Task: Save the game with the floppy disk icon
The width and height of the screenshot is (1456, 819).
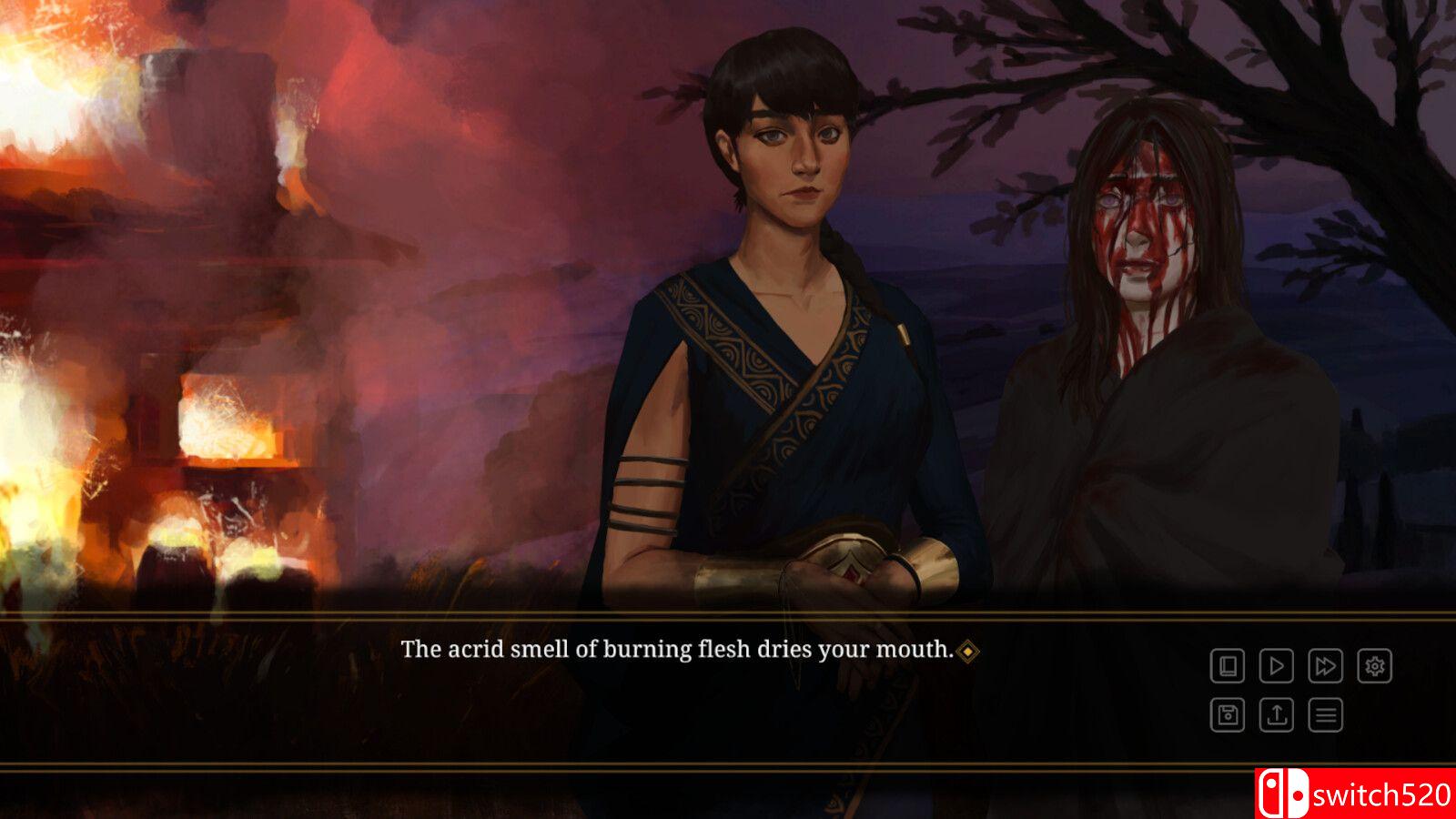Action: tap(1227, 715)
